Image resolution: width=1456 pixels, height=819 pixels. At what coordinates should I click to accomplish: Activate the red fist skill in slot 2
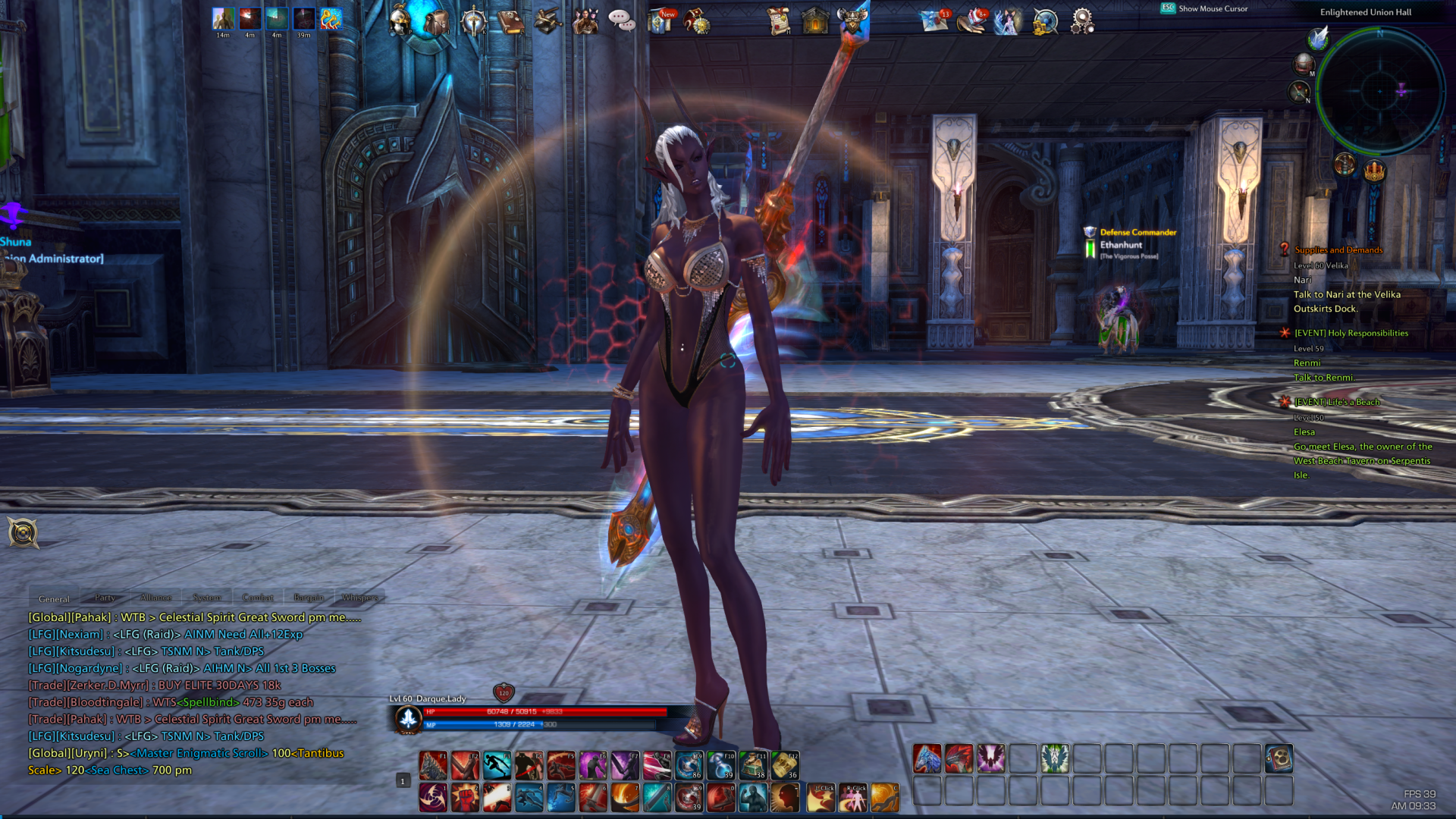[465, 798]
